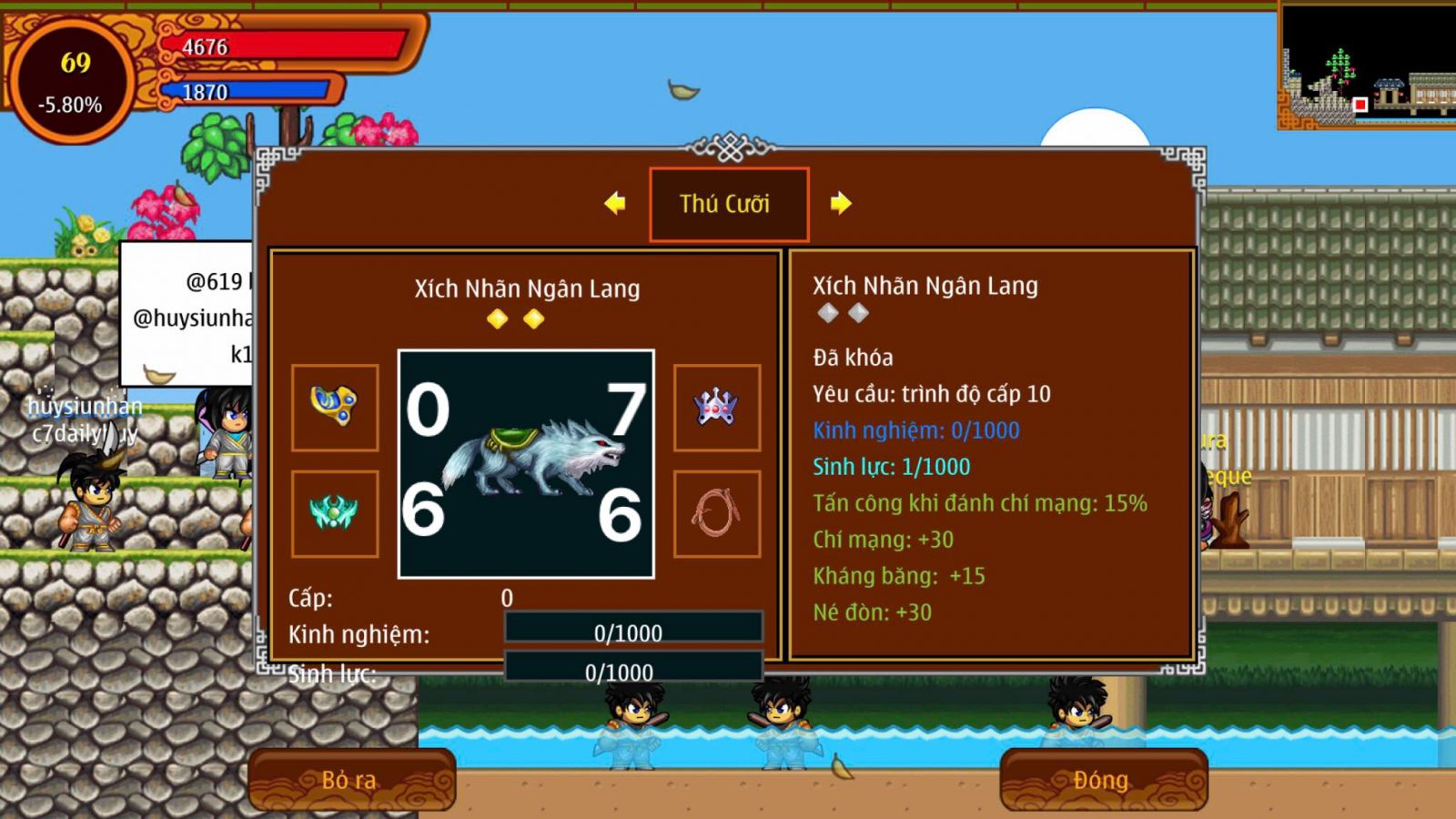Open character level 69 emblem
1456x819 pixels.
(x=71, y=82)
